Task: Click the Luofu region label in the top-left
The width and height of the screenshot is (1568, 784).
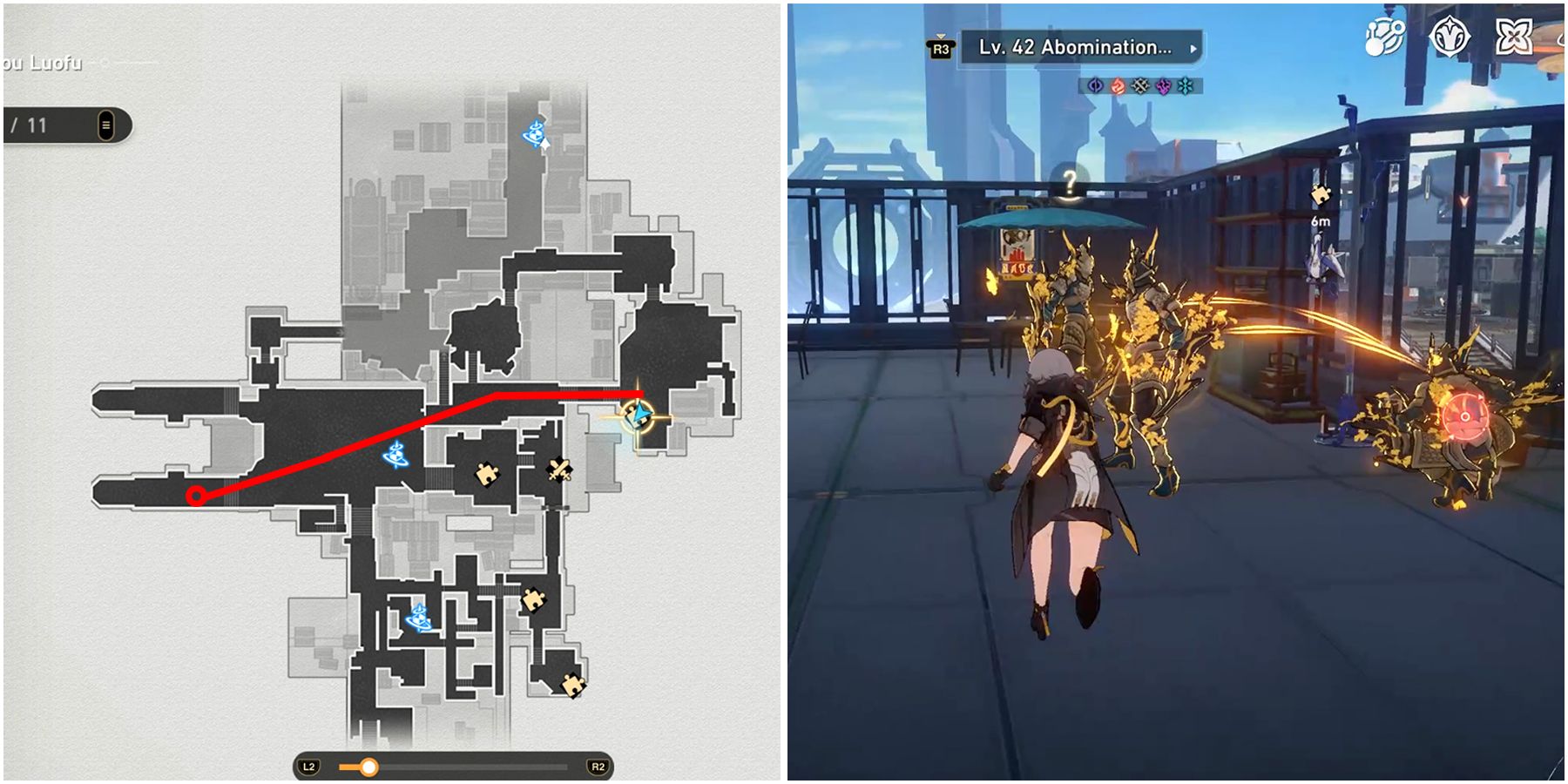Action: [44, 63]
